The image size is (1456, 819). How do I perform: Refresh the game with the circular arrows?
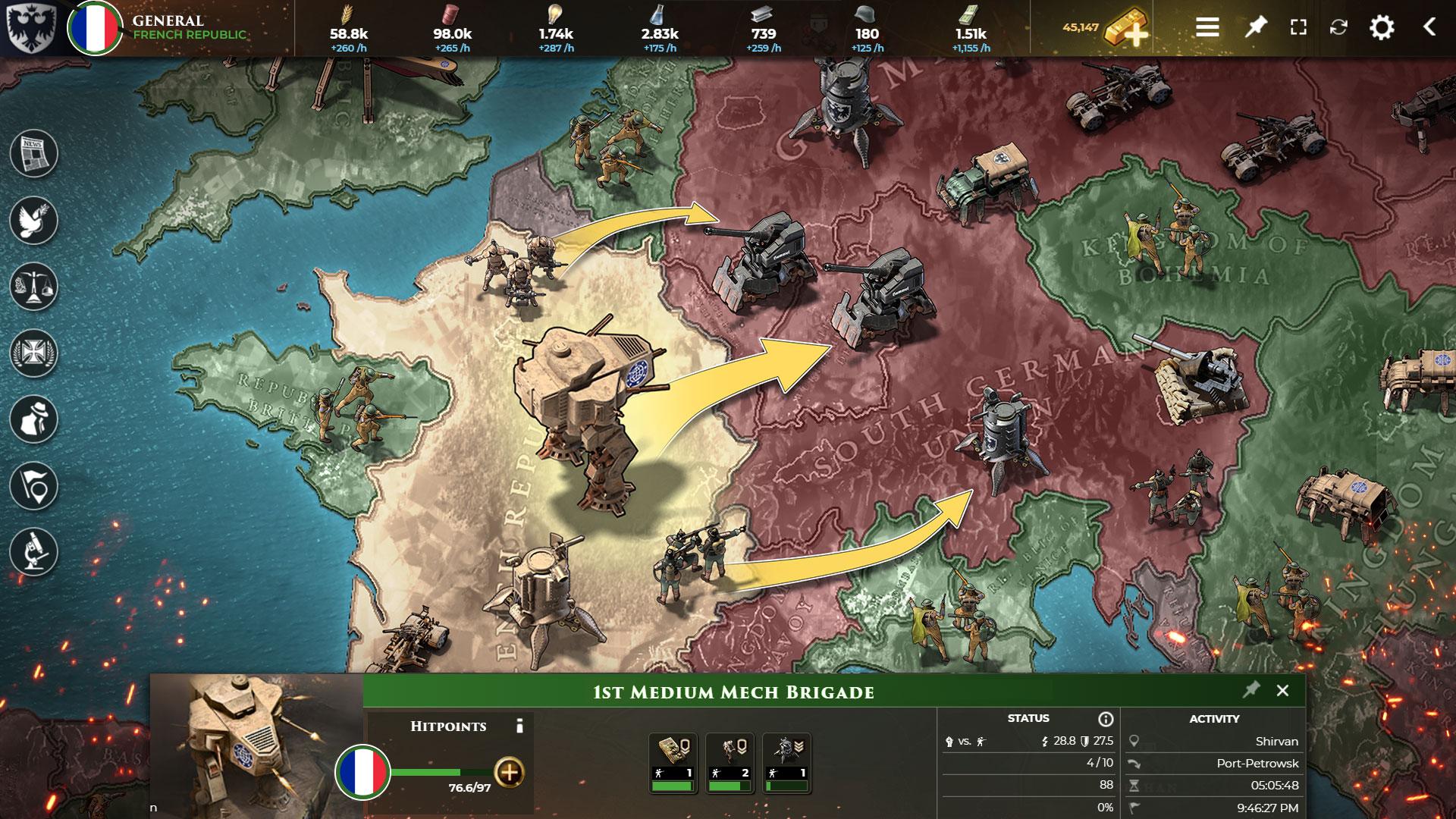tap(1338, 28)
